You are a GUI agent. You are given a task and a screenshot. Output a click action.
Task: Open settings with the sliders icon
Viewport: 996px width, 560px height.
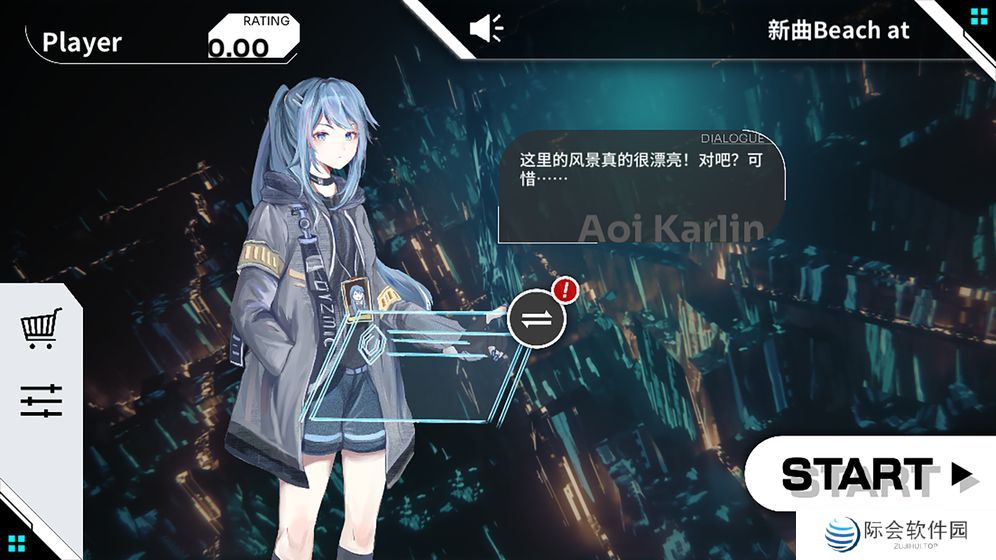click(x=41, y=401)
